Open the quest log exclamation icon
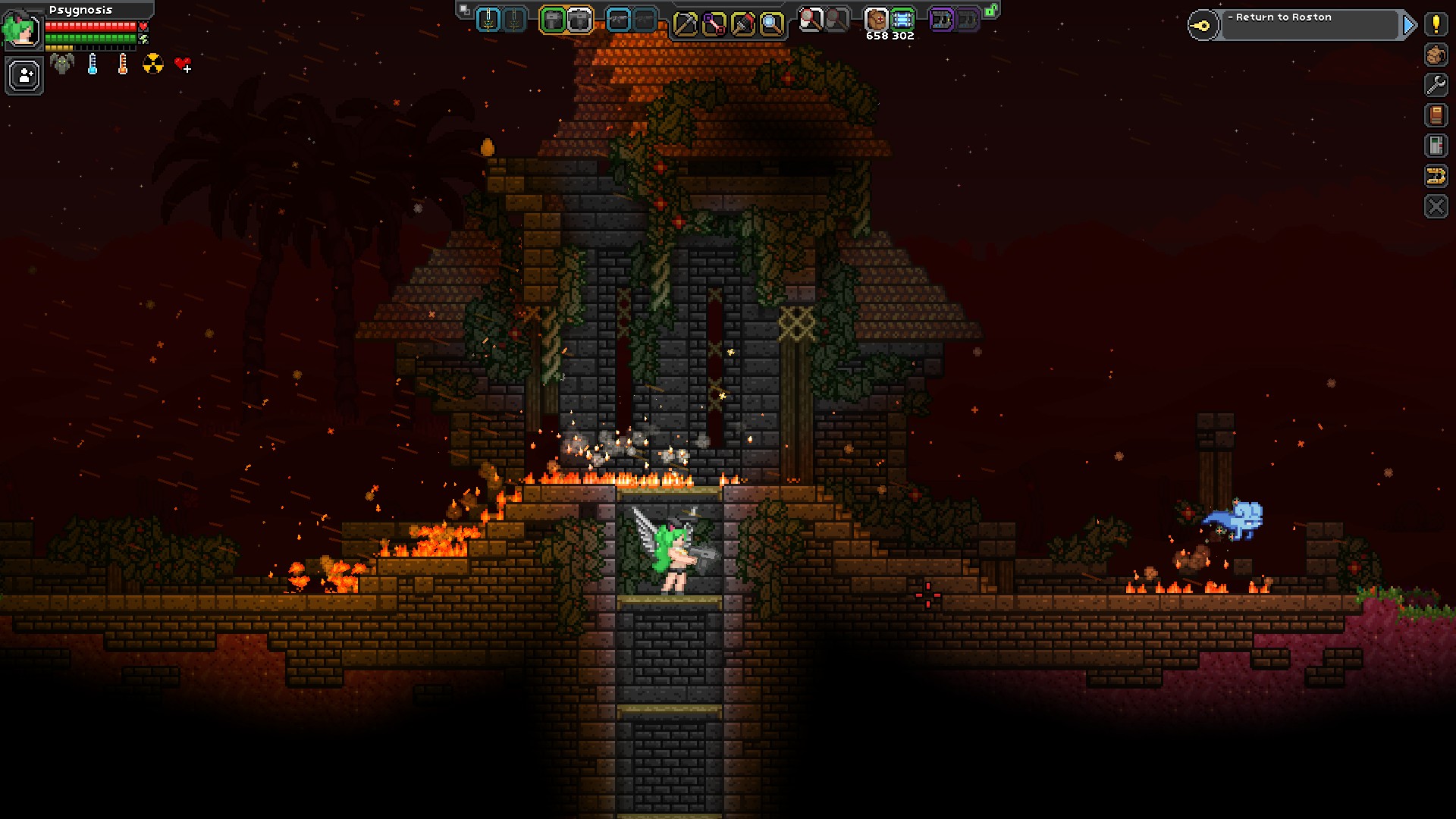The width and height of the screenshot is (1456, 819). coord(1436,24)
